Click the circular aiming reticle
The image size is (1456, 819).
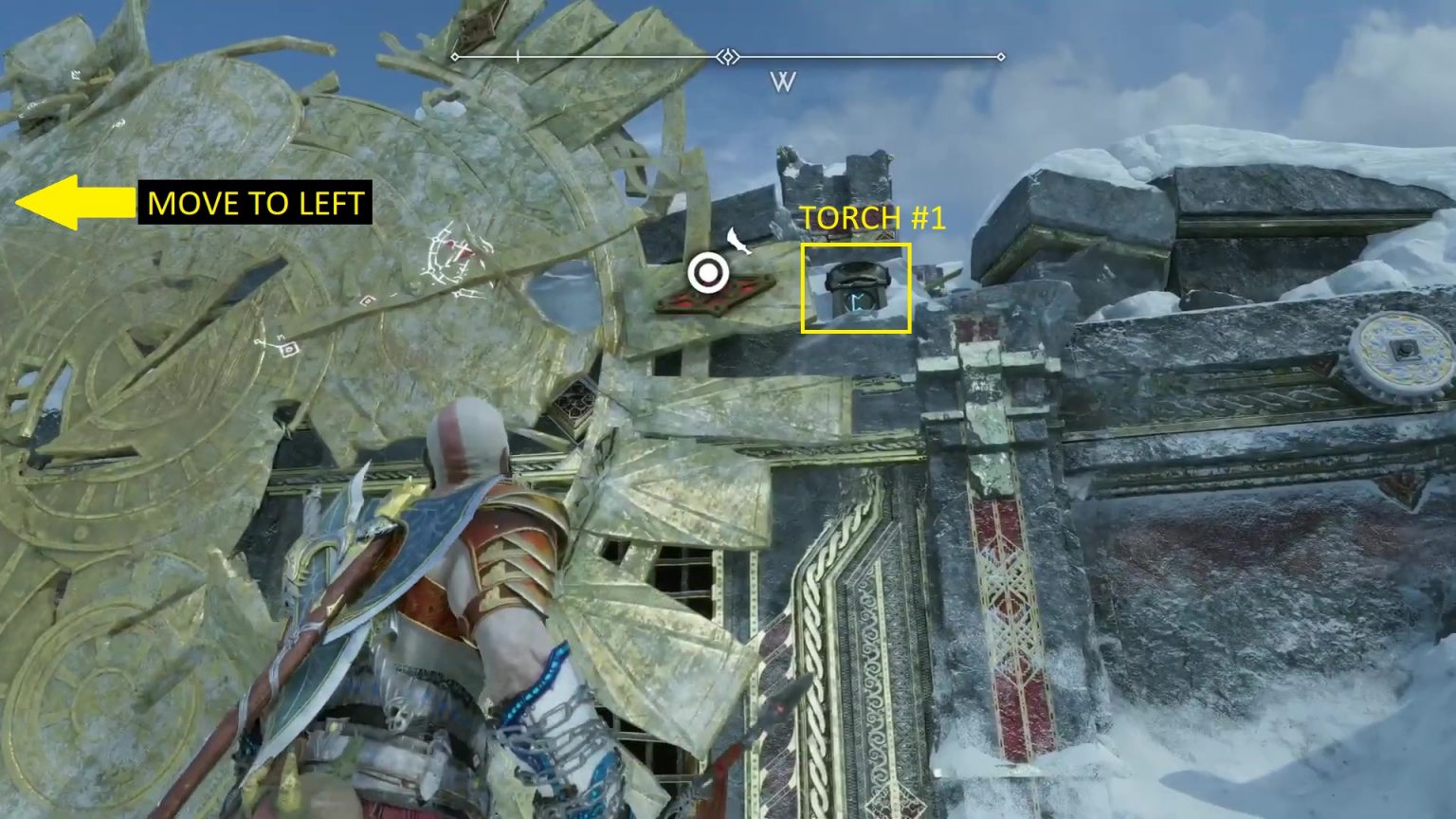pos(708,274)
